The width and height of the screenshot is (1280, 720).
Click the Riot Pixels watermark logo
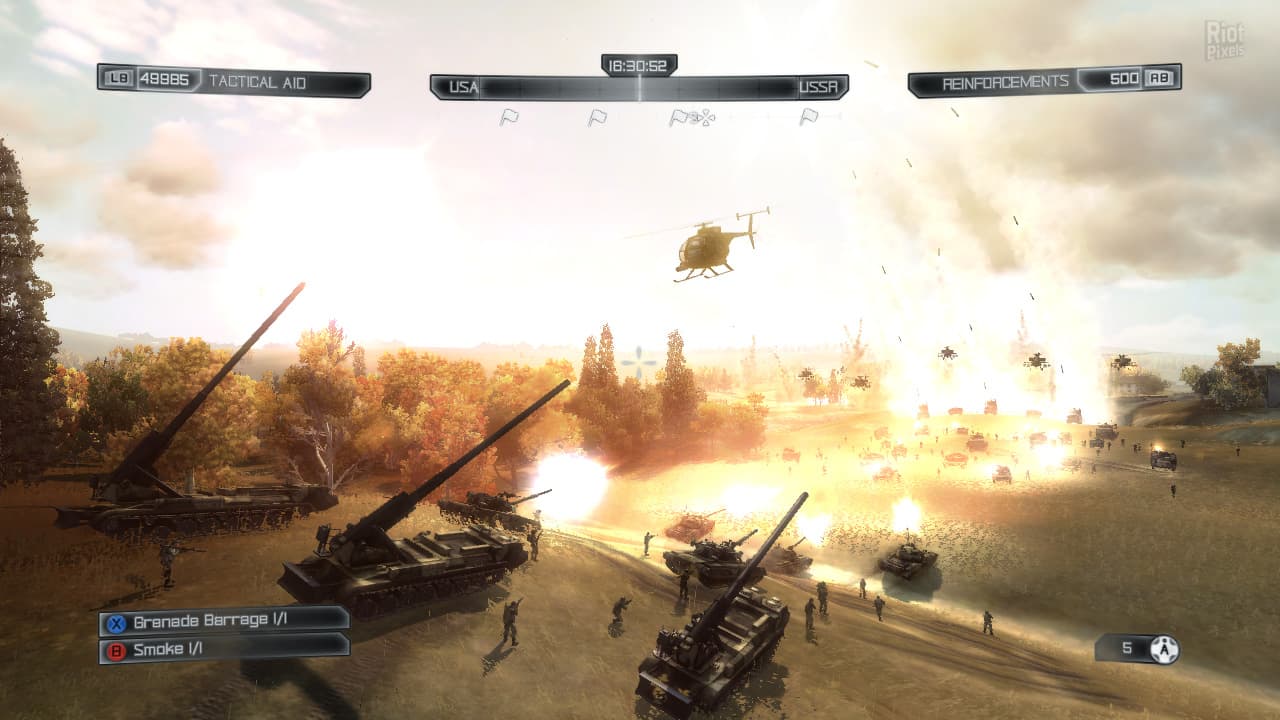(x=1224, y=40)
